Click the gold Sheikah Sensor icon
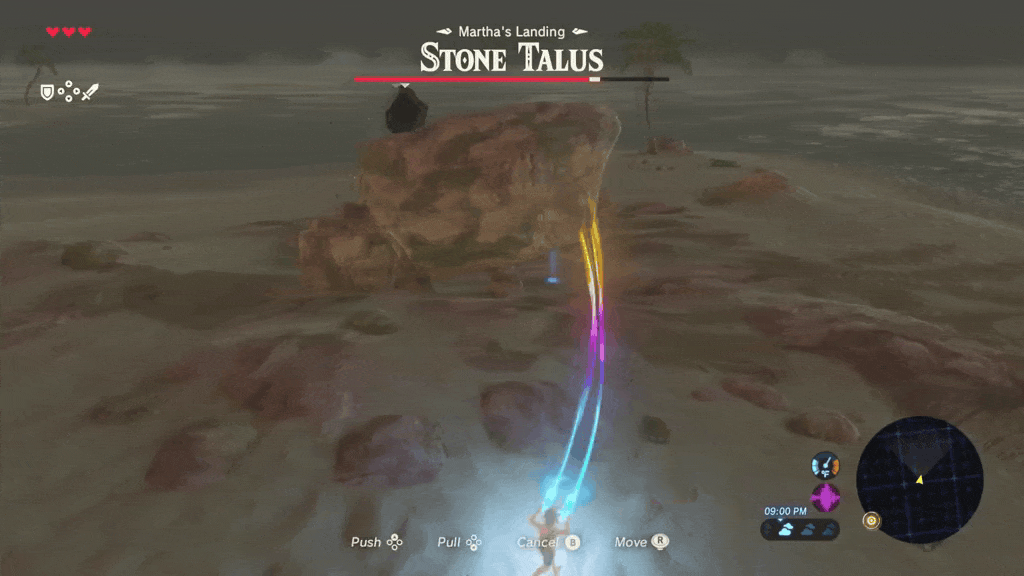 [873, 521]
